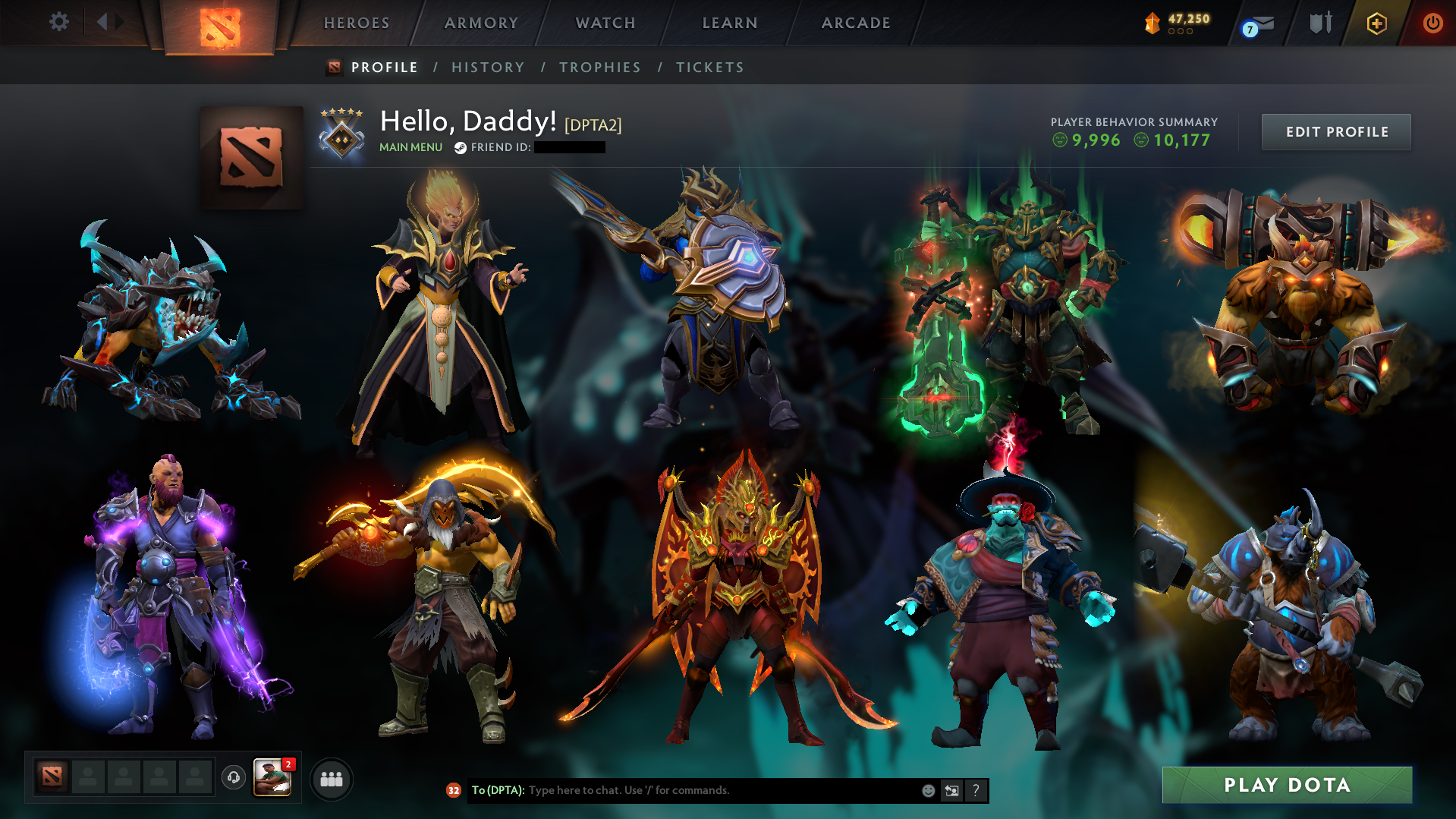Click the Dota Plus hexagon icon
This screenshot has width=1456, height=819.
tap(1376, 24)
